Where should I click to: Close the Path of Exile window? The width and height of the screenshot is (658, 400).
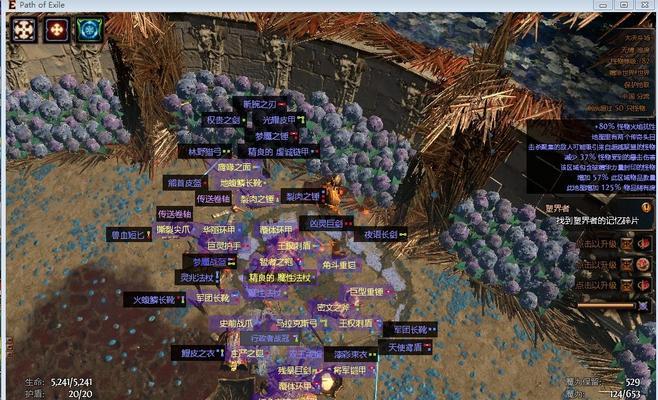point(641,6)
